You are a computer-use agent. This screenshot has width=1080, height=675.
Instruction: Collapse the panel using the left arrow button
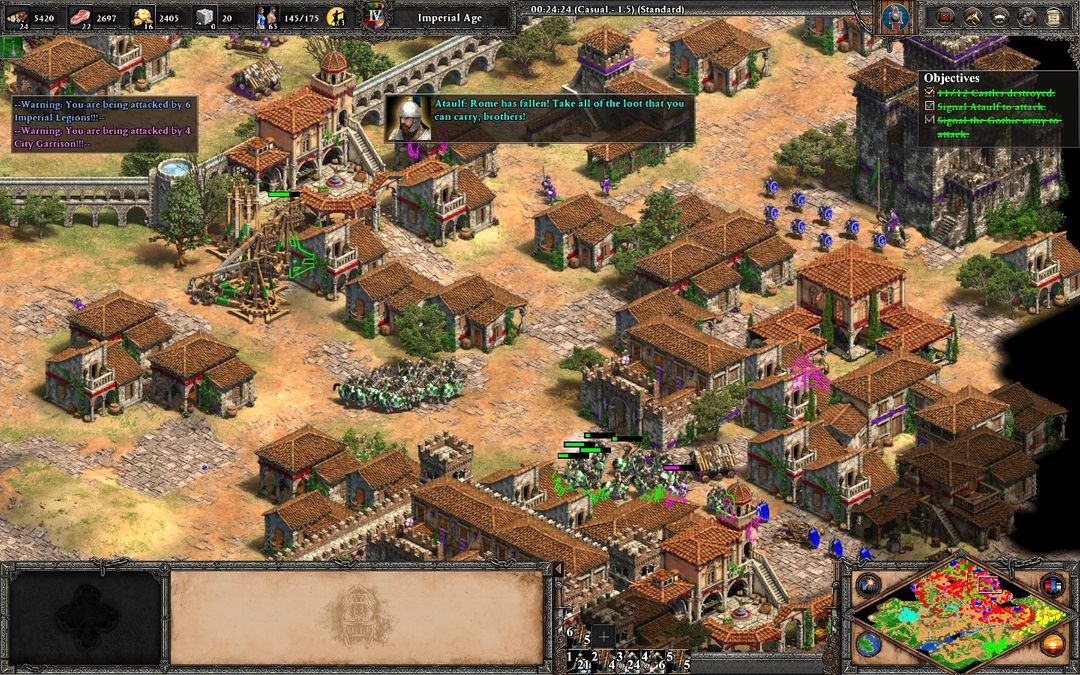558,569
